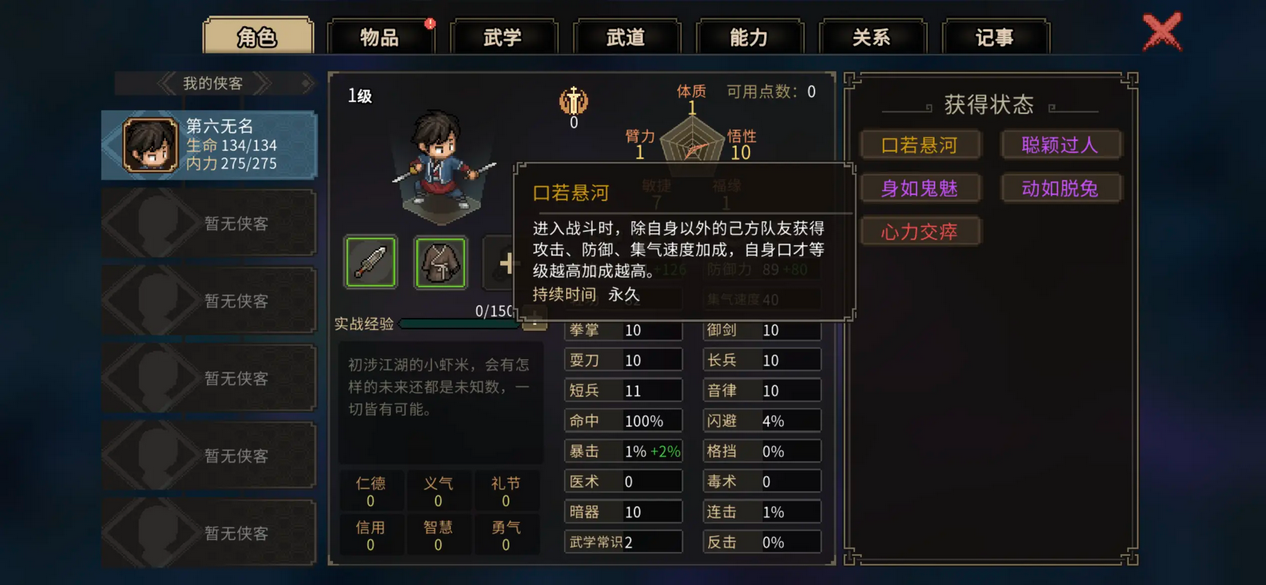Switch to the 角色 tab

[x=258, y=37]
